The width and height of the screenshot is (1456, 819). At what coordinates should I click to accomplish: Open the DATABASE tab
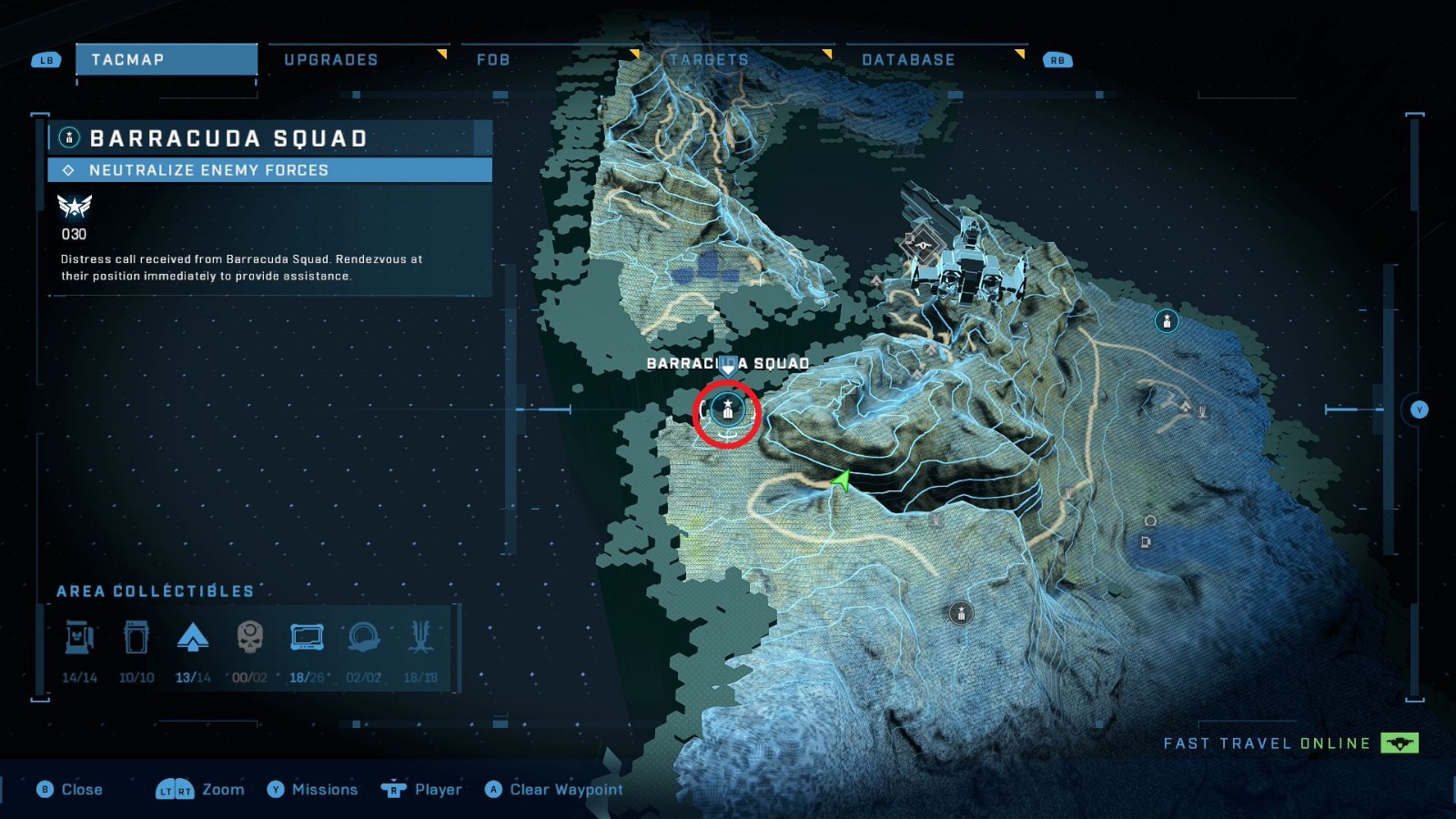907,59
